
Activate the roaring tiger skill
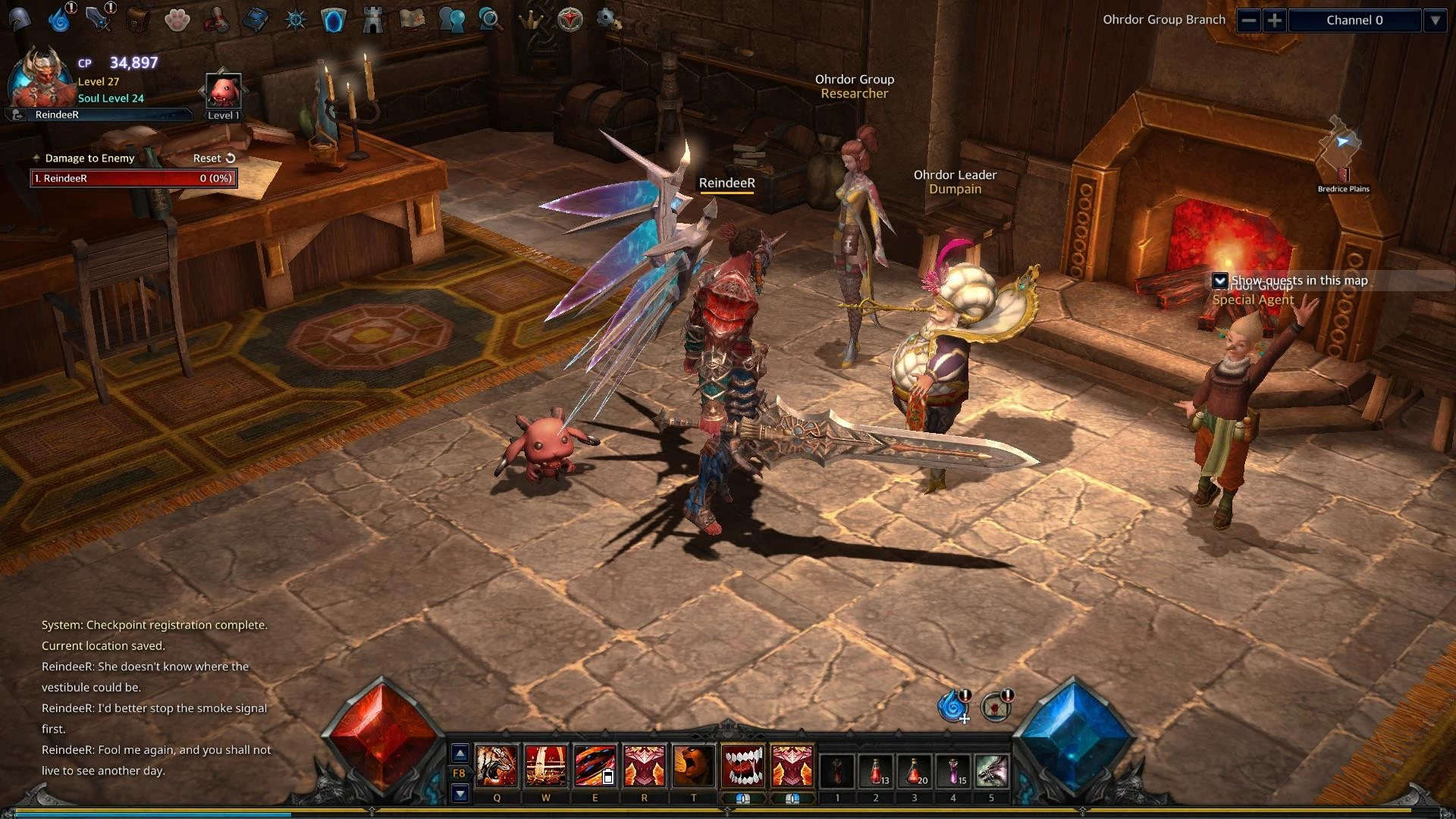pos(496,766)
